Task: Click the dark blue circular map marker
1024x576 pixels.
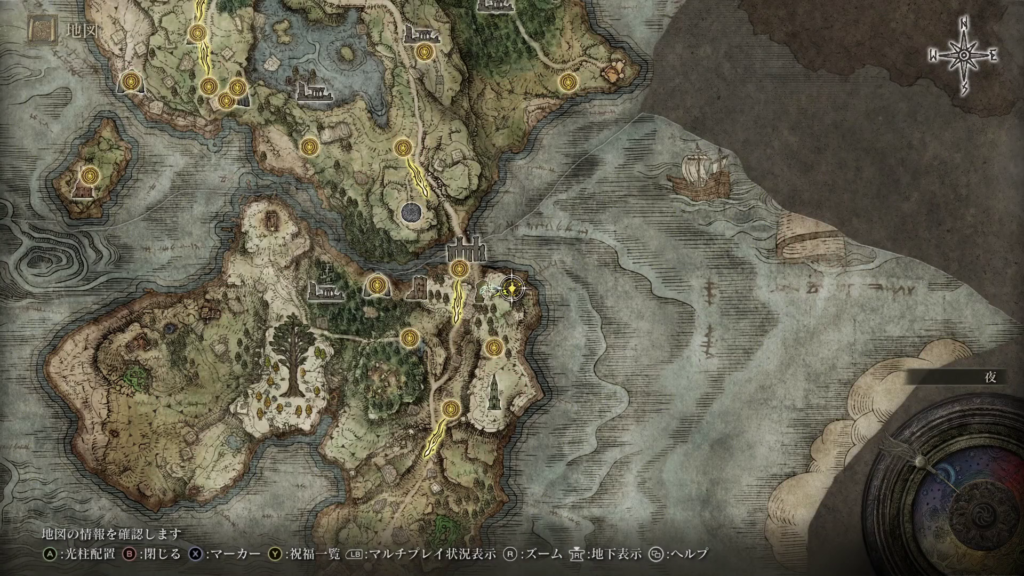Action: pos(410,212)
